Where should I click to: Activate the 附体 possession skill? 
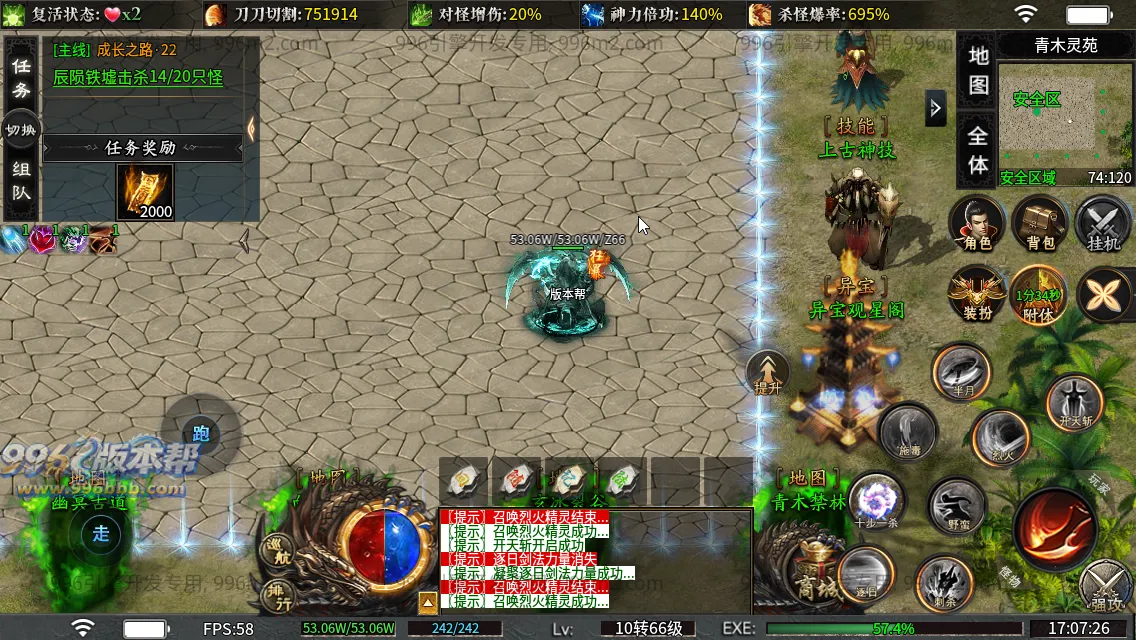(x=1039, y=295)
